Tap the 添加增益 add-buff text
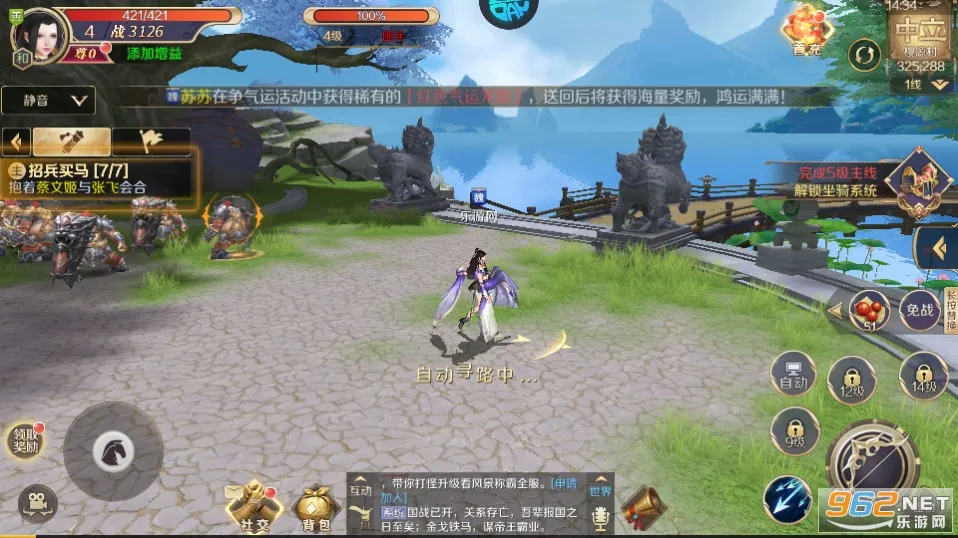This screenshot has height=538, width=958. coord(154,53)
